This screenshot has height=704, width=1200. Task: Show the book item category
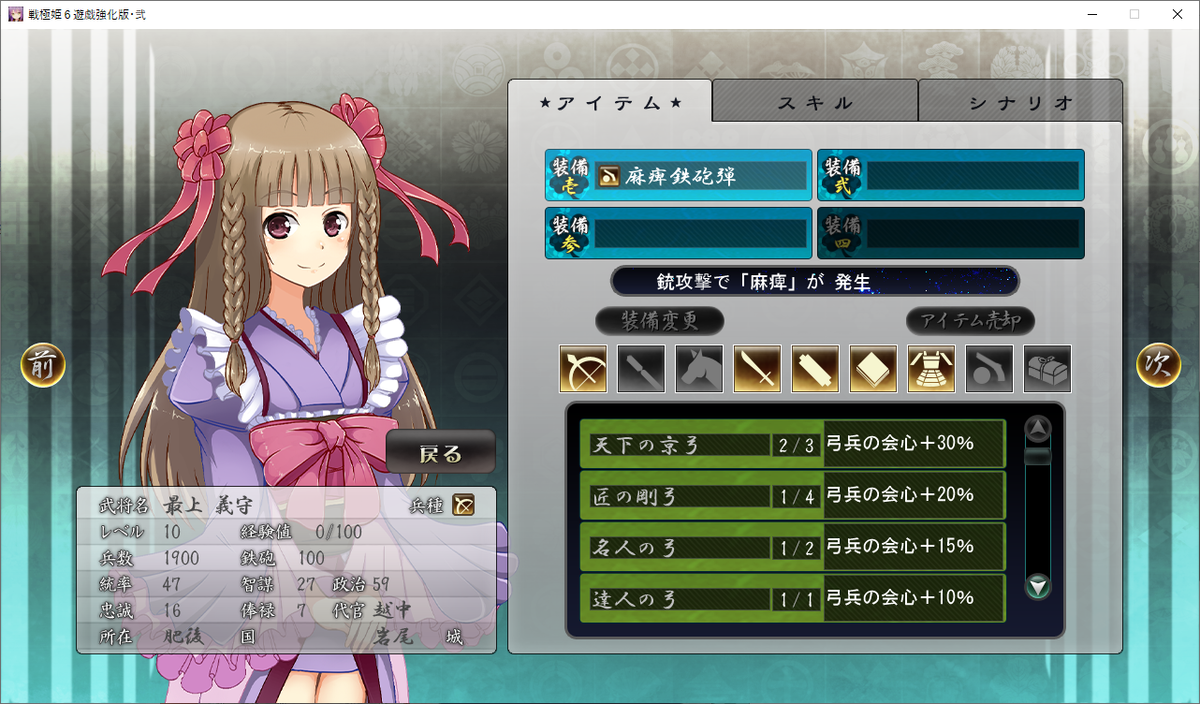(873, 369)
